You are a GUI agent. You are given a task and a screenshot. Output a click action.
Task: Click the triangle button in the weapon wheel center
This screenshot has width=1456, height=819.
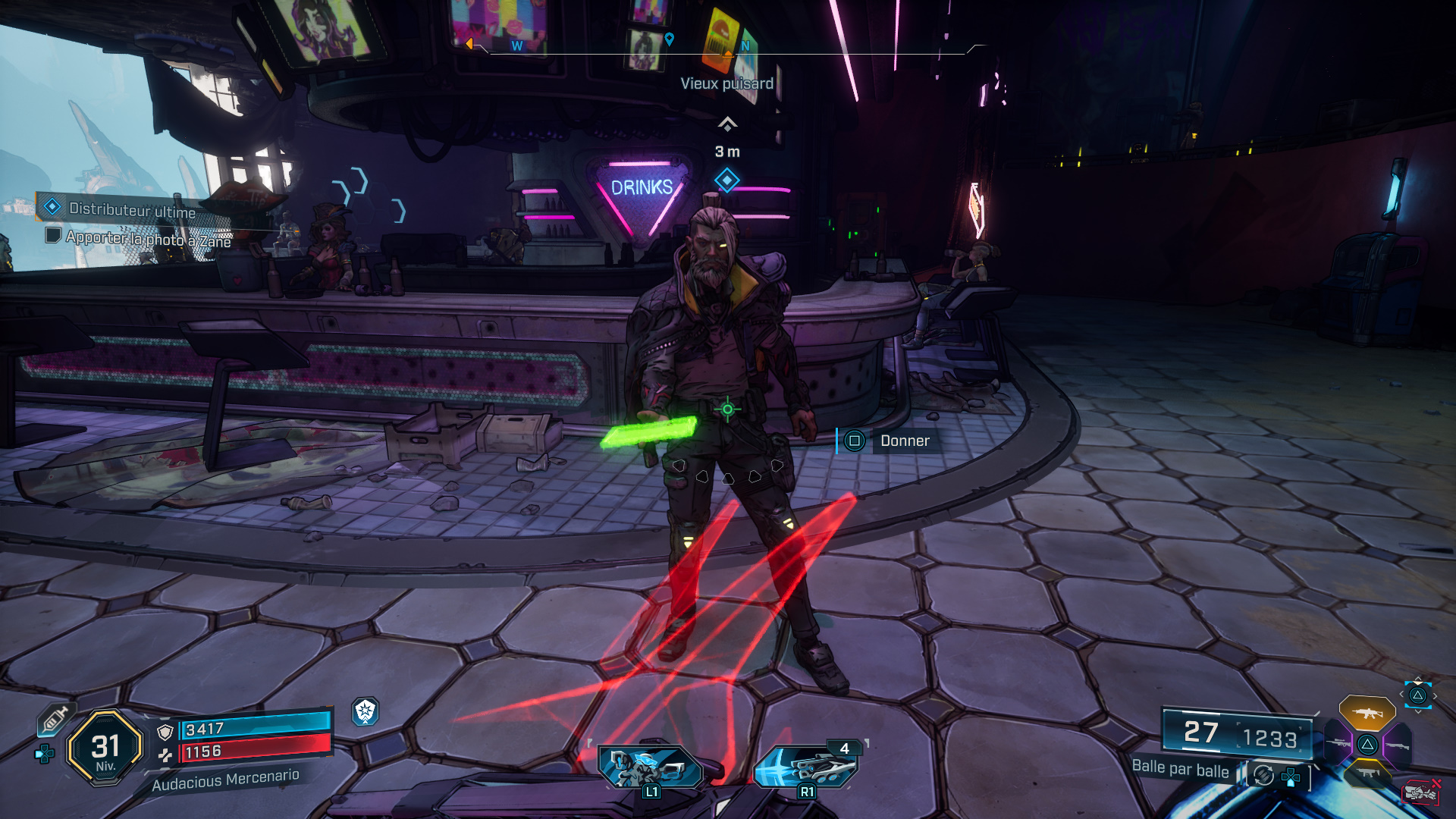click(1367, 745)
